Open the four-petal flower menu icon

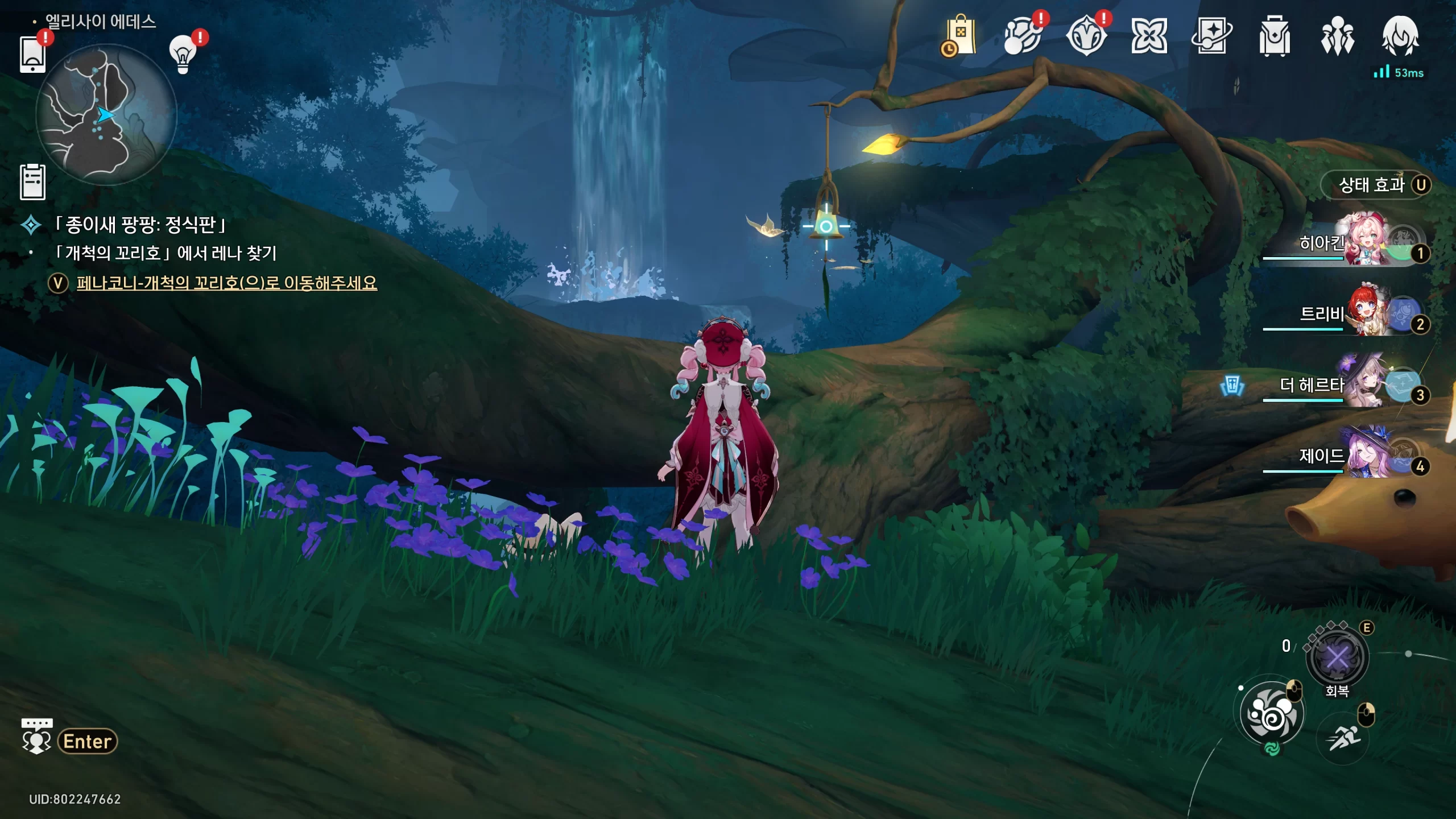coord(1149,36)
